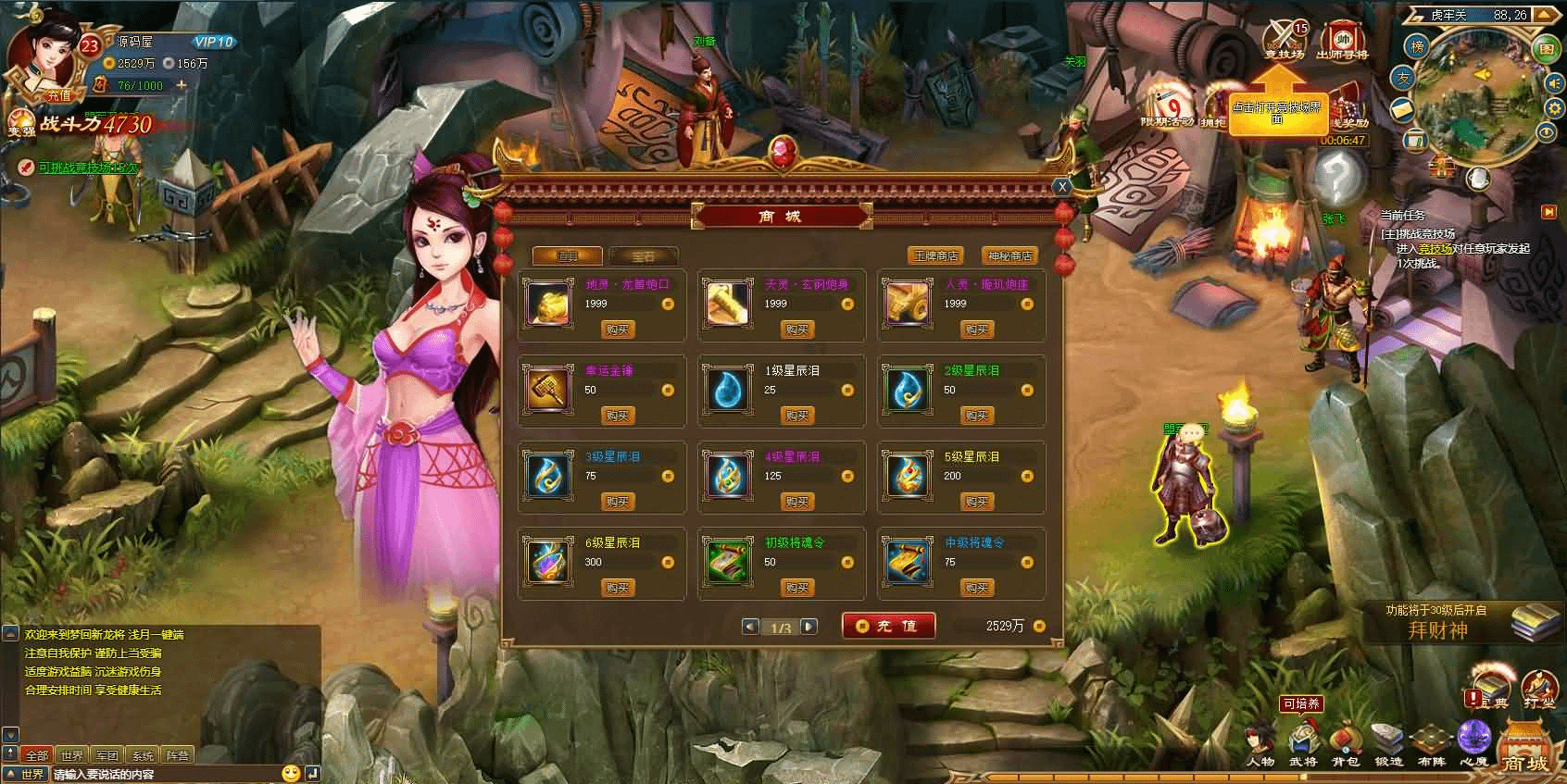Open the 王牌商店 shop
This screenshot has height=784, width=1567.
[x=935, y=255]
